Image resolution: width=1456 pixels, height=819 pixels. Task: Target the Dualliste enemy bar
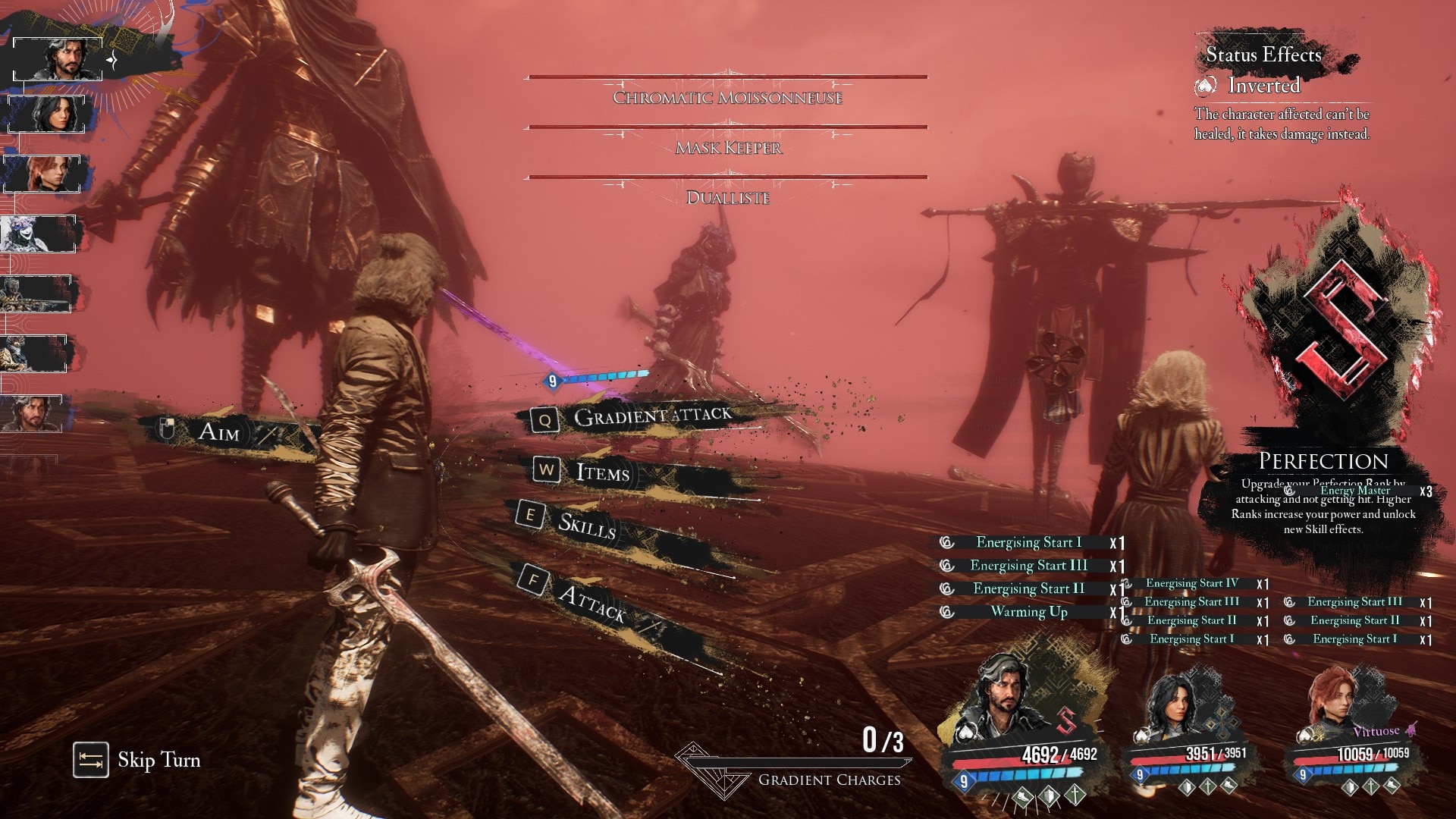click(x=728, y=197)
